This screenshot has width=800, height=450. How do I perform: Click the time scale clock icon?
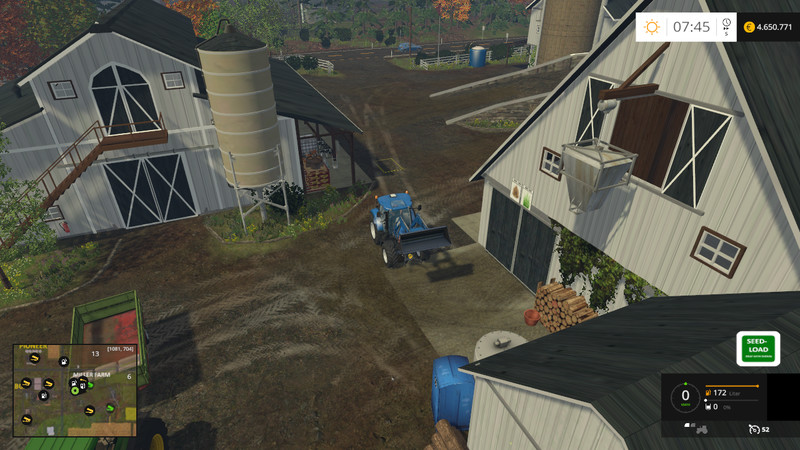(x=726, y=24)
